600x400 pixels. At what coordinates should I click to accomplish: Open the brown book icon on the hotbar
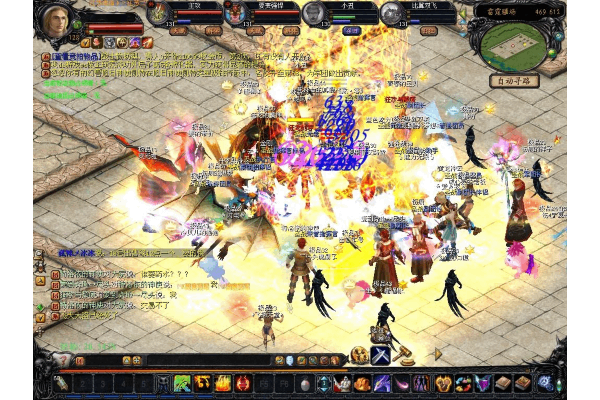pyautogui.click(x=503, y=383)
